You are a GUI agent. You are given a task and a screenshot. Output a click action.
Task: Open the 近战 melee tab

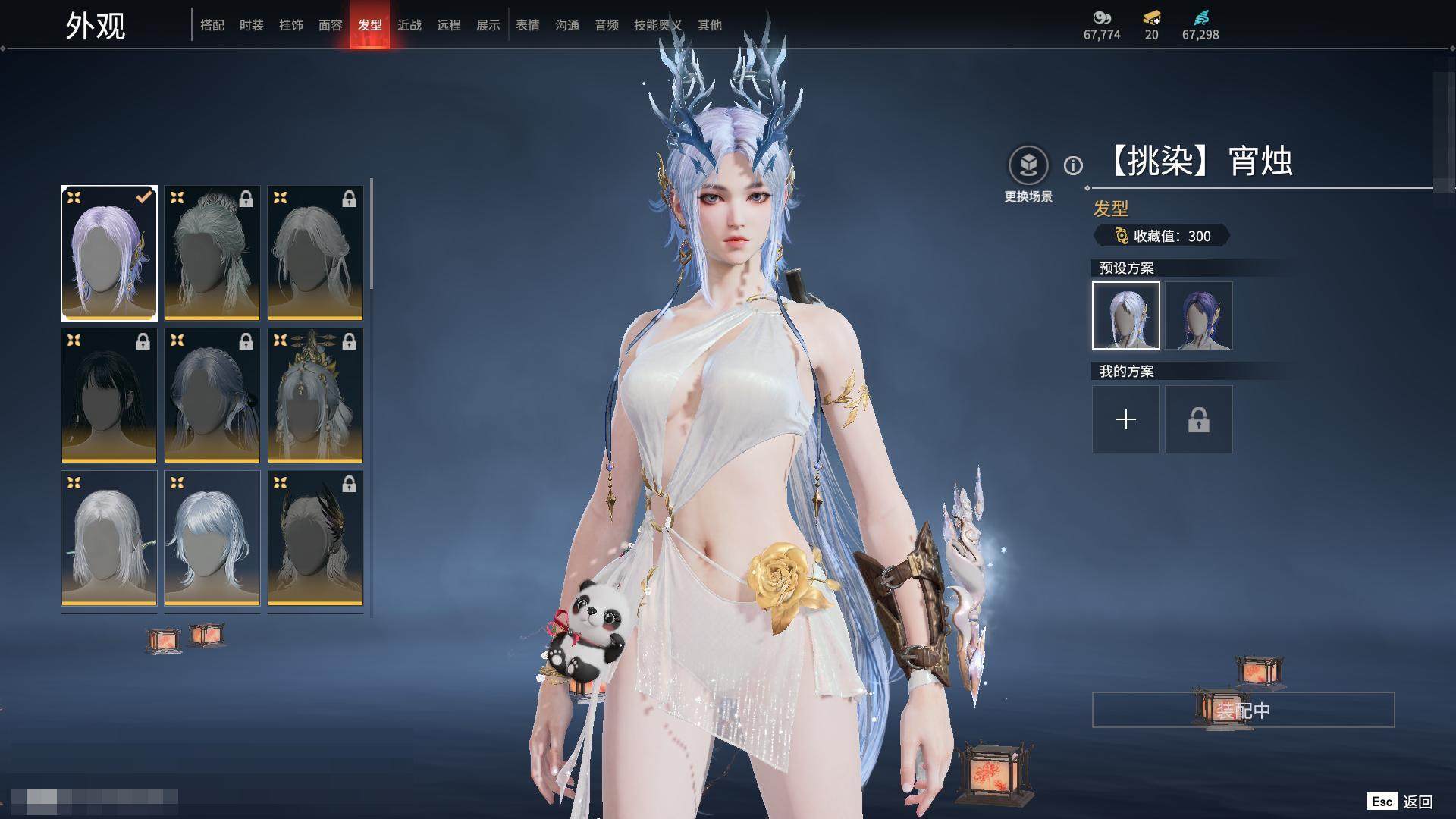click(409, 25)
